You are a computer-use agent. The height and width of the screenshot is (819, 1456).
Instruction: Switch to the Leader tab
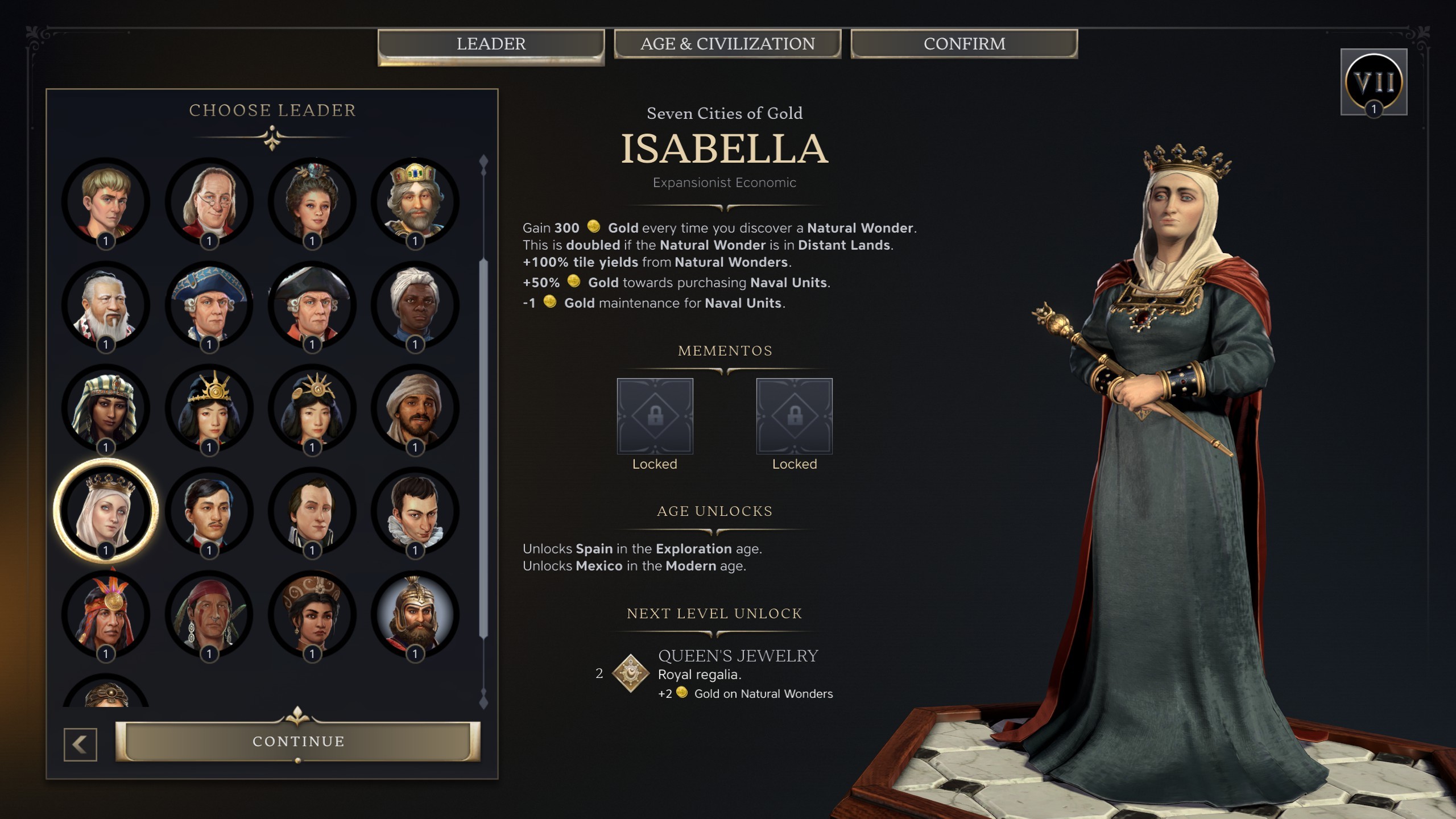click(491, 44)
